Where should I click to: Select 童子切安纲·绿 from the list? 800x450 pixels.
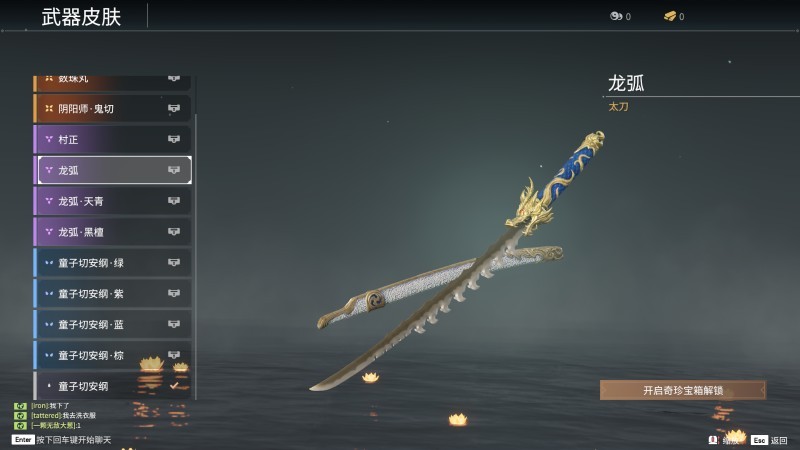(112, 263)
